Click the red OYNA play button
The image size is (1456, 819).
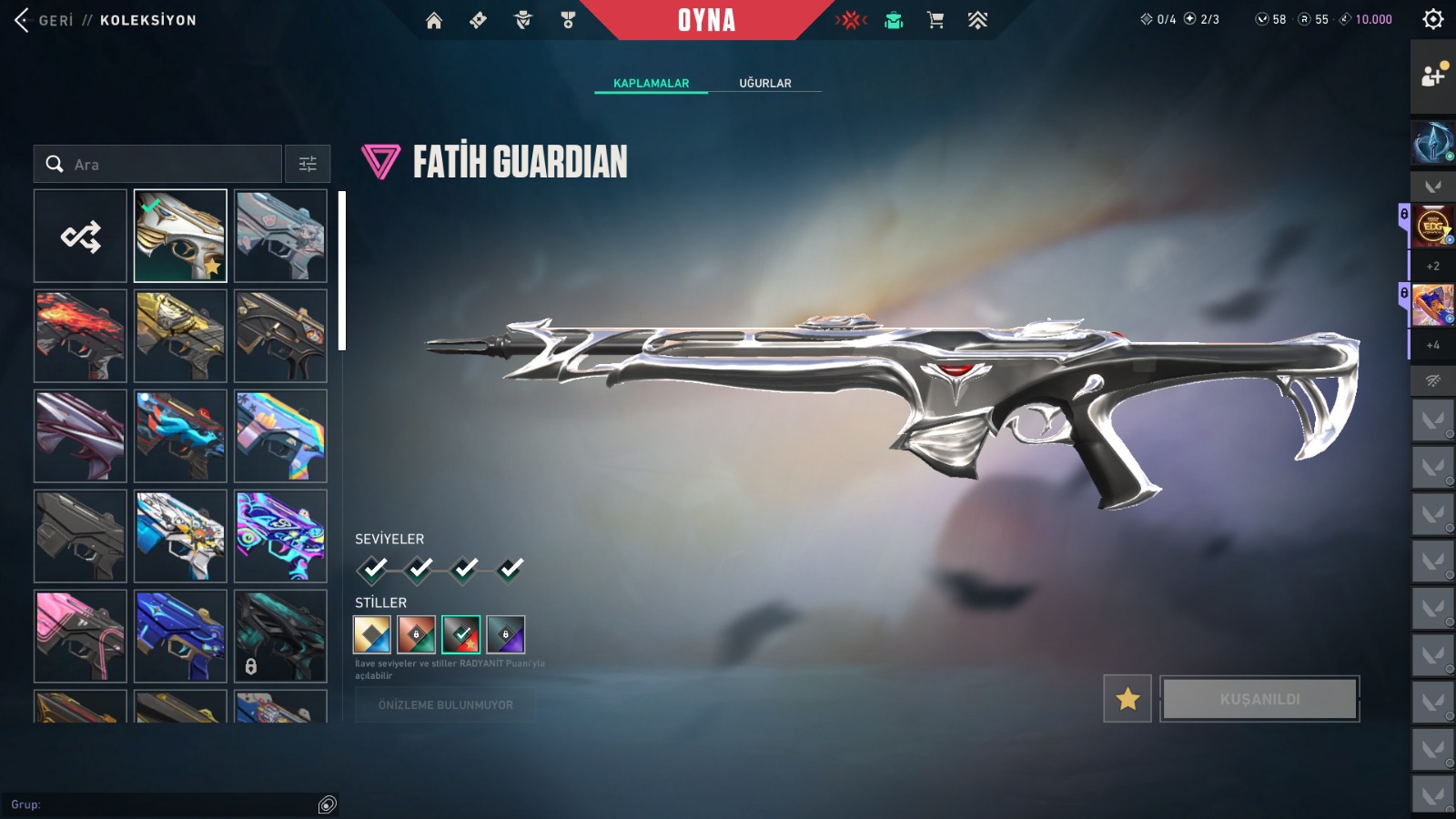pos(706,20)
